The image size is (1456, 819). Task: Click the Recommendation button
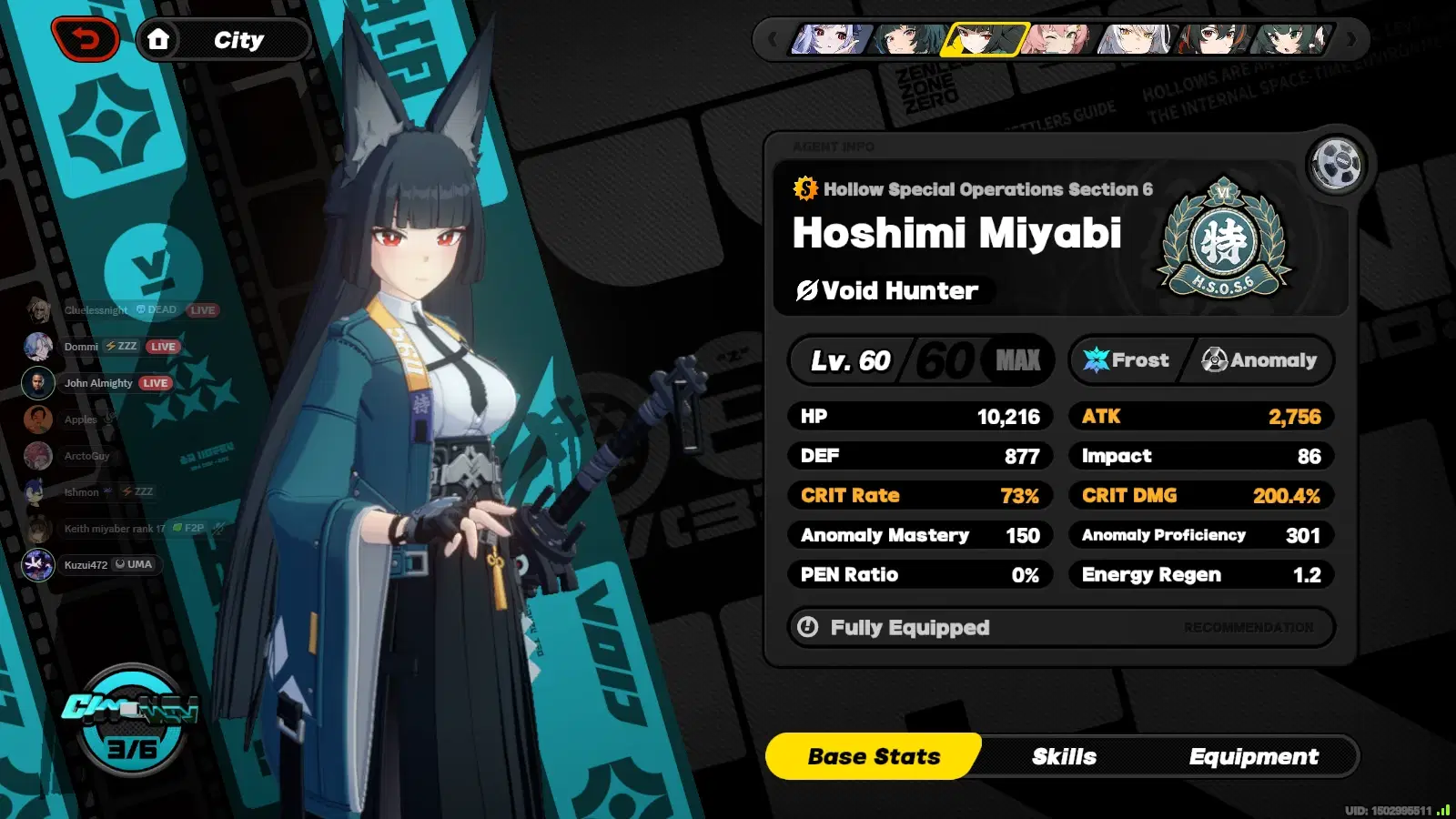pos(1249,627)
